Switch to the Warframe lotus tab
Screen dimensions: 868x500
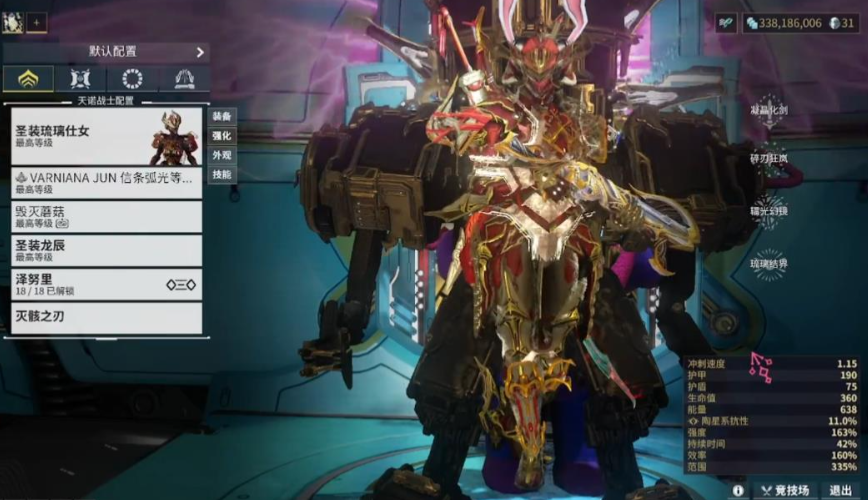point(28,79)
